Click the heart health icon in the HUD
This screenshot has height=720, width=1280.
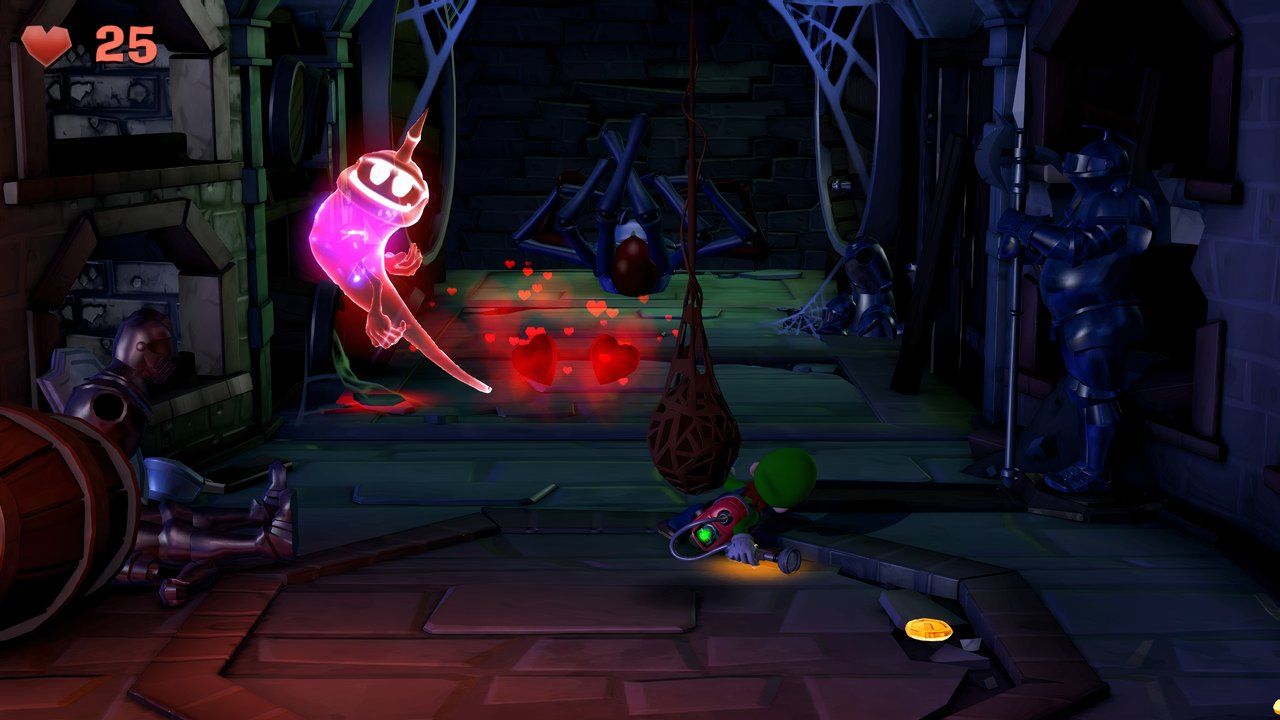click(47, 44)
